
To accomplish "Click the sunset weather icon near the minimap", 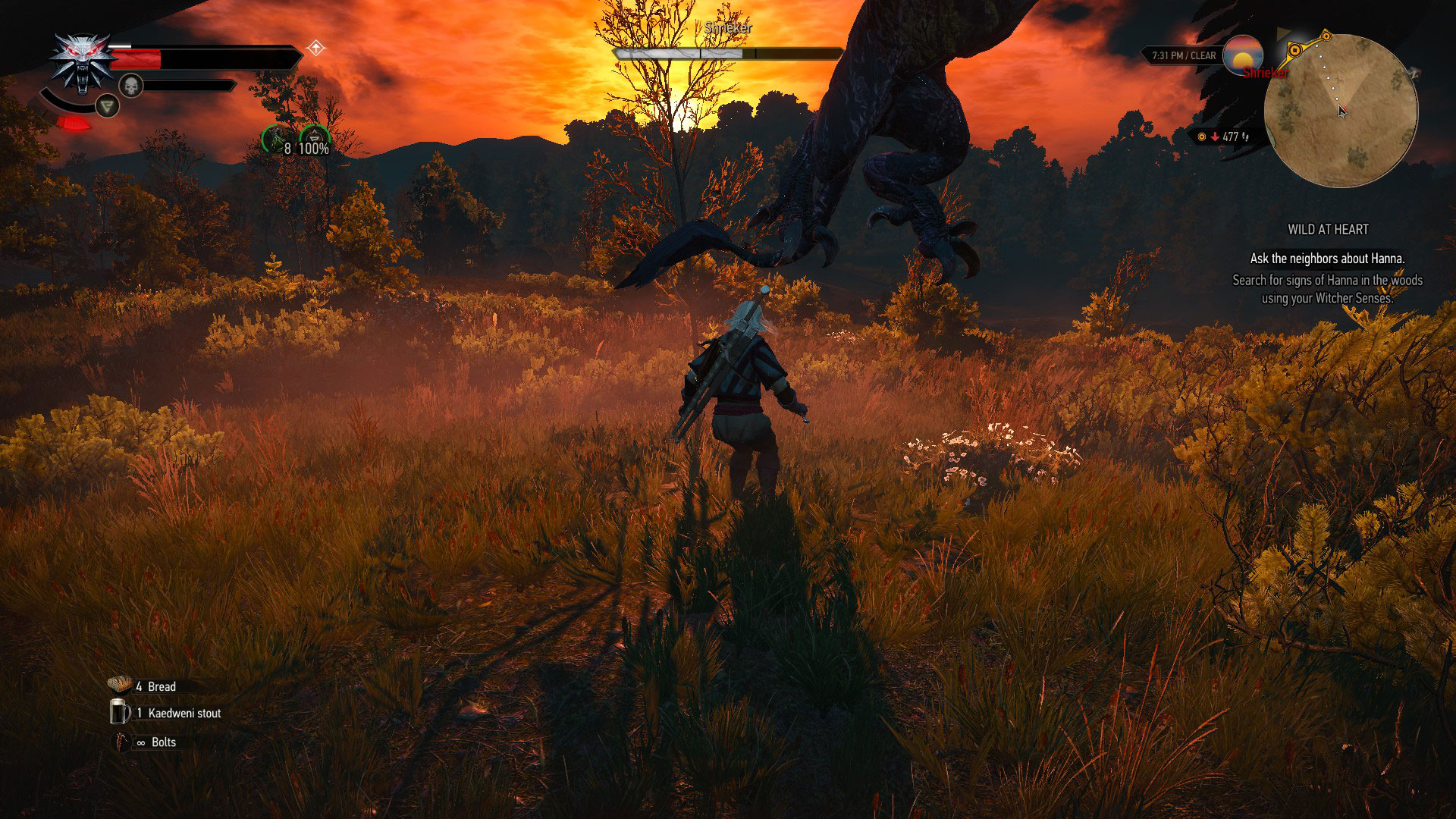I will click(1244, 55).
